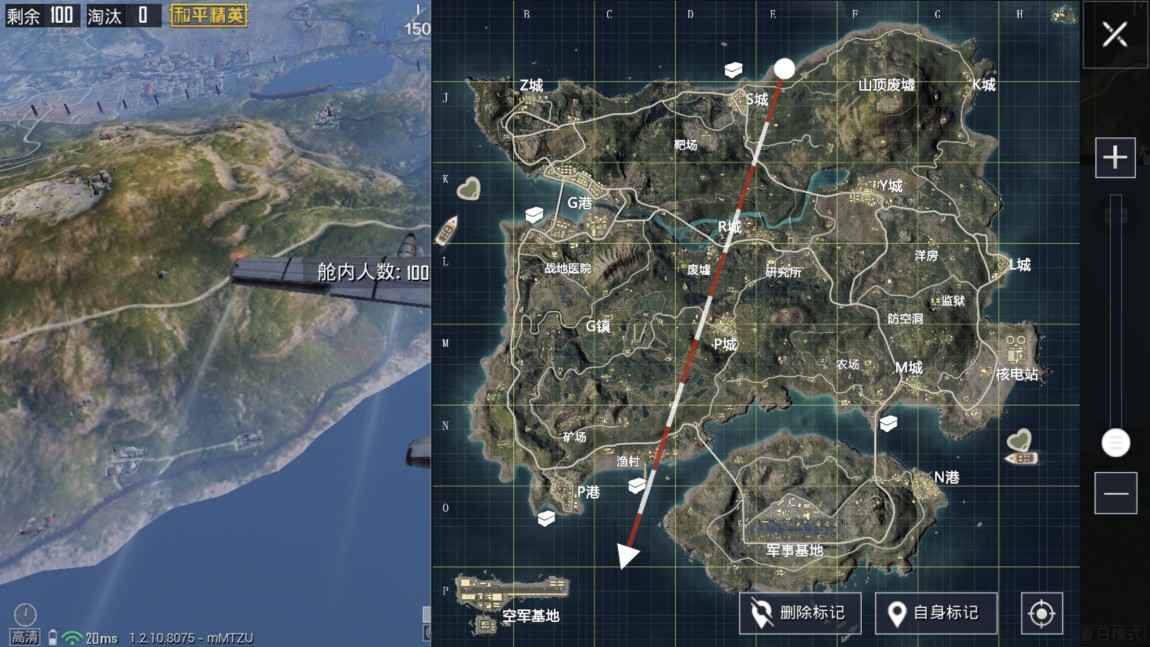Select Y城 location on the map

point(888,186)
